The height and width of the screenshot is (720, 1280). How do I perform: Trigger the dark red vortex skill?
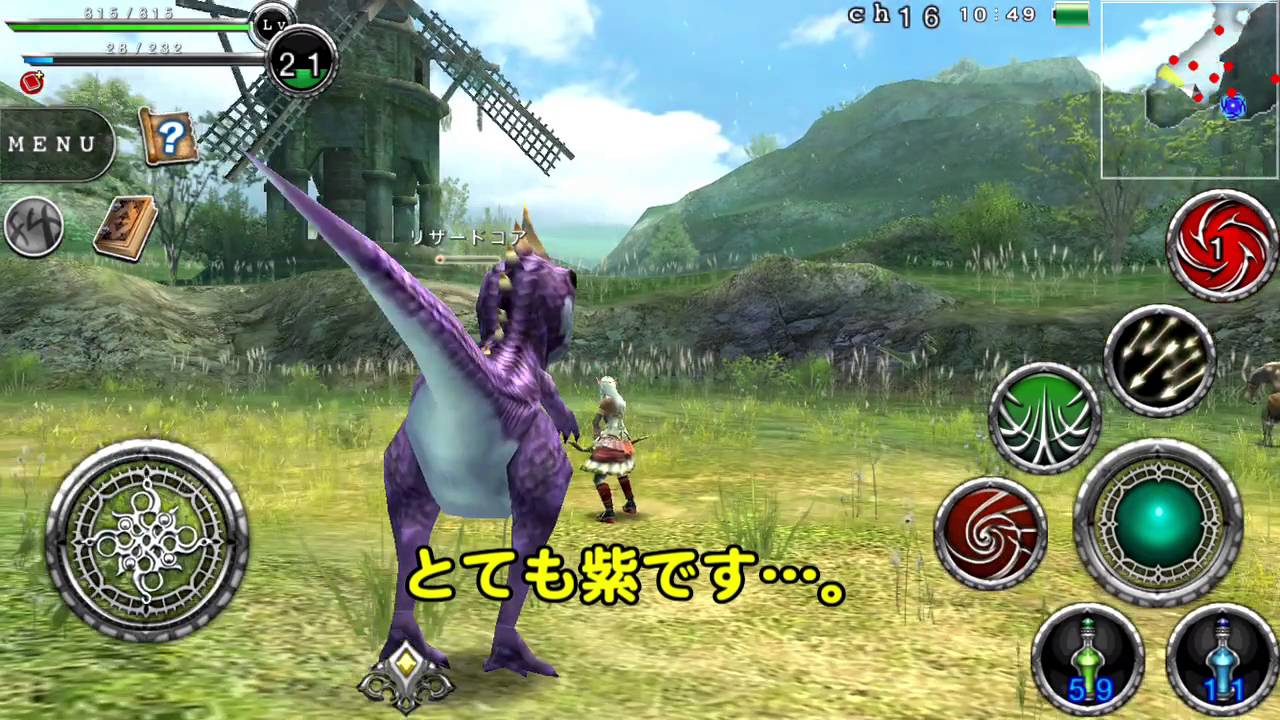(x=992, y=533)
